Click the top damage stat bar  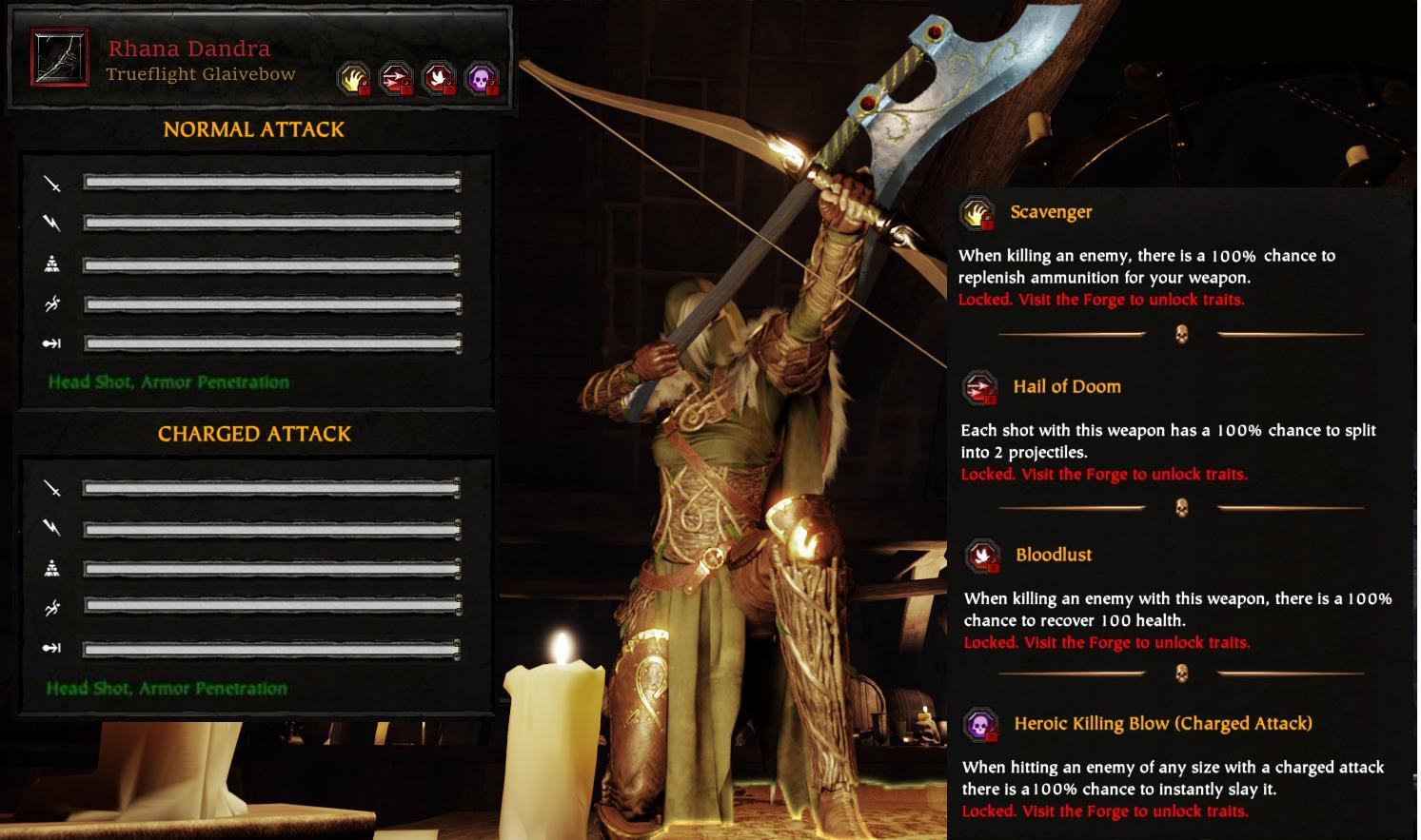pos(271,185)
